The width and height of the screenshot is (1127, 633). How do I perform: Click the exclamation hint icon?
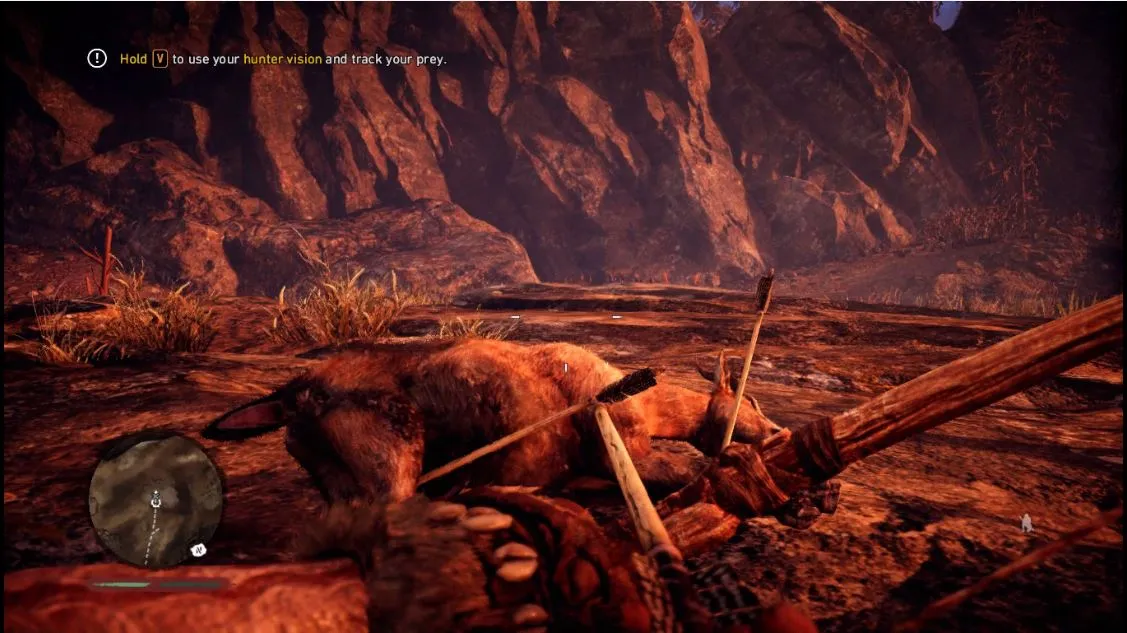[97, 59]
